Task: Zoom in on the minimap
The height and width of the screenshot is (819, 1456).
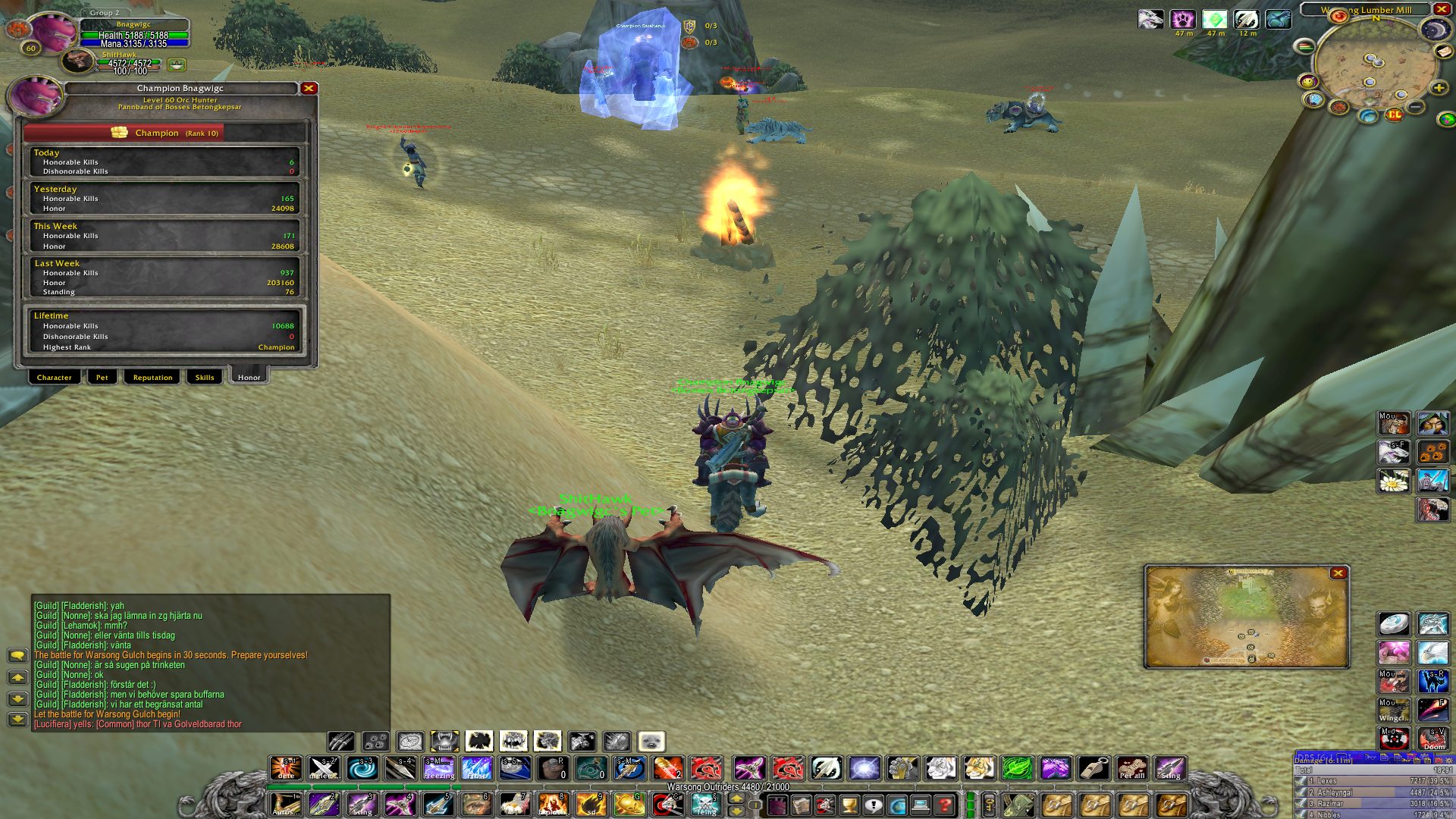Action: point(1439,89)
